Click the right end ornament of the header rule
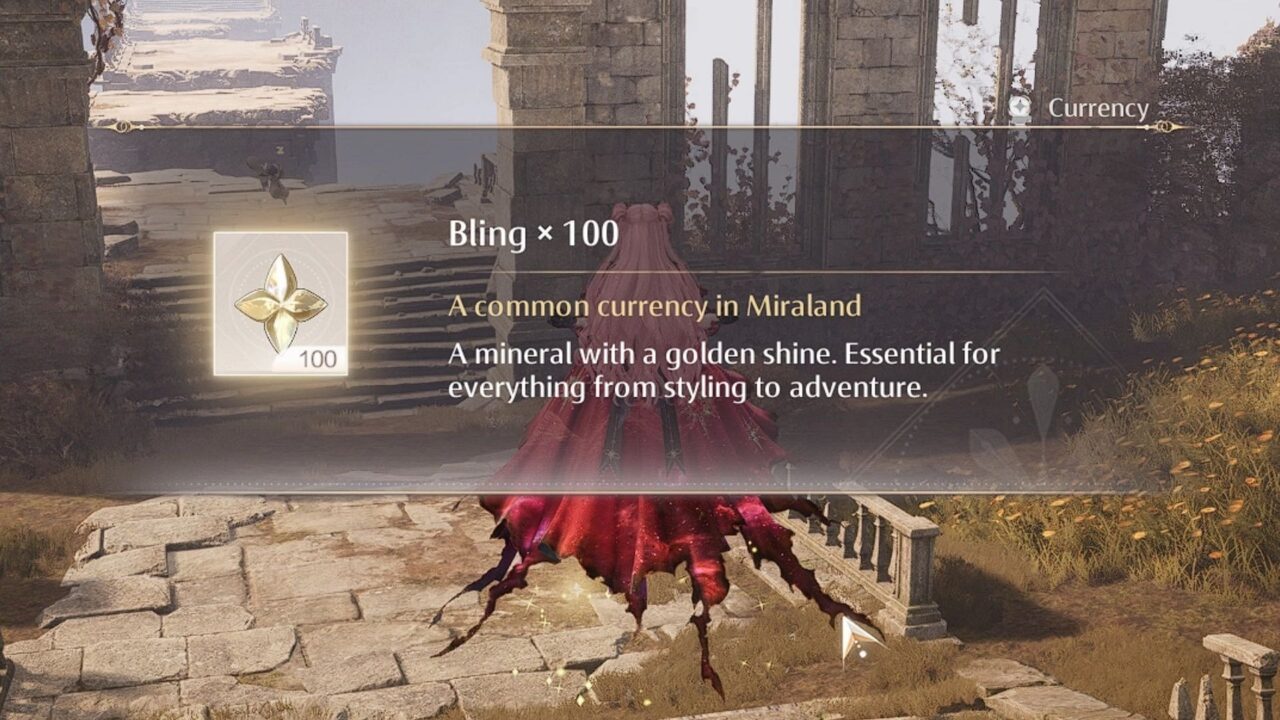The width and height of the screenshot is (1280, 720). click(1165, 126)
